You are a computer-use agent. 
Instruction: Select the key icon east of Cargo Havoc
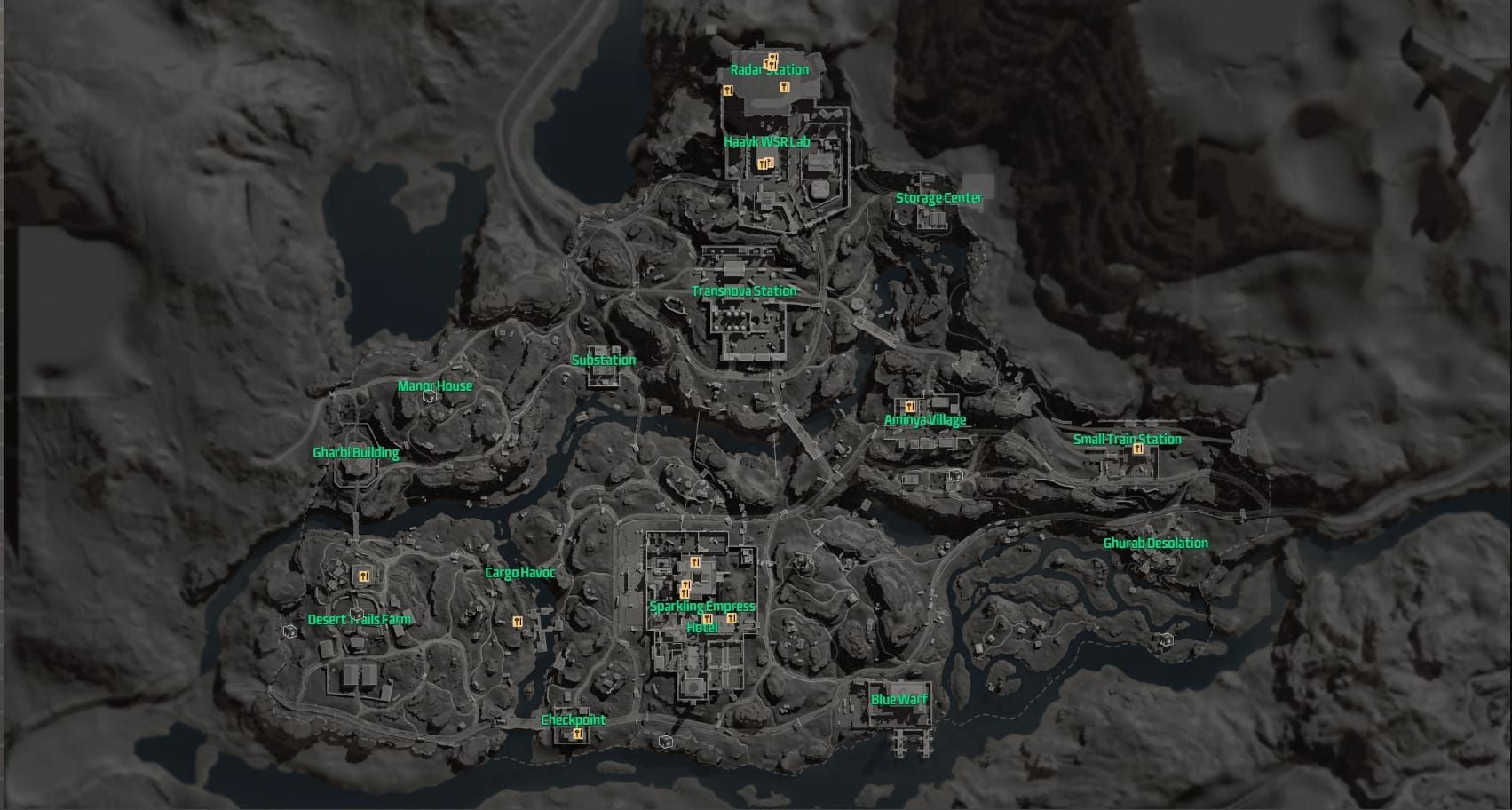(x=518, y=622)
